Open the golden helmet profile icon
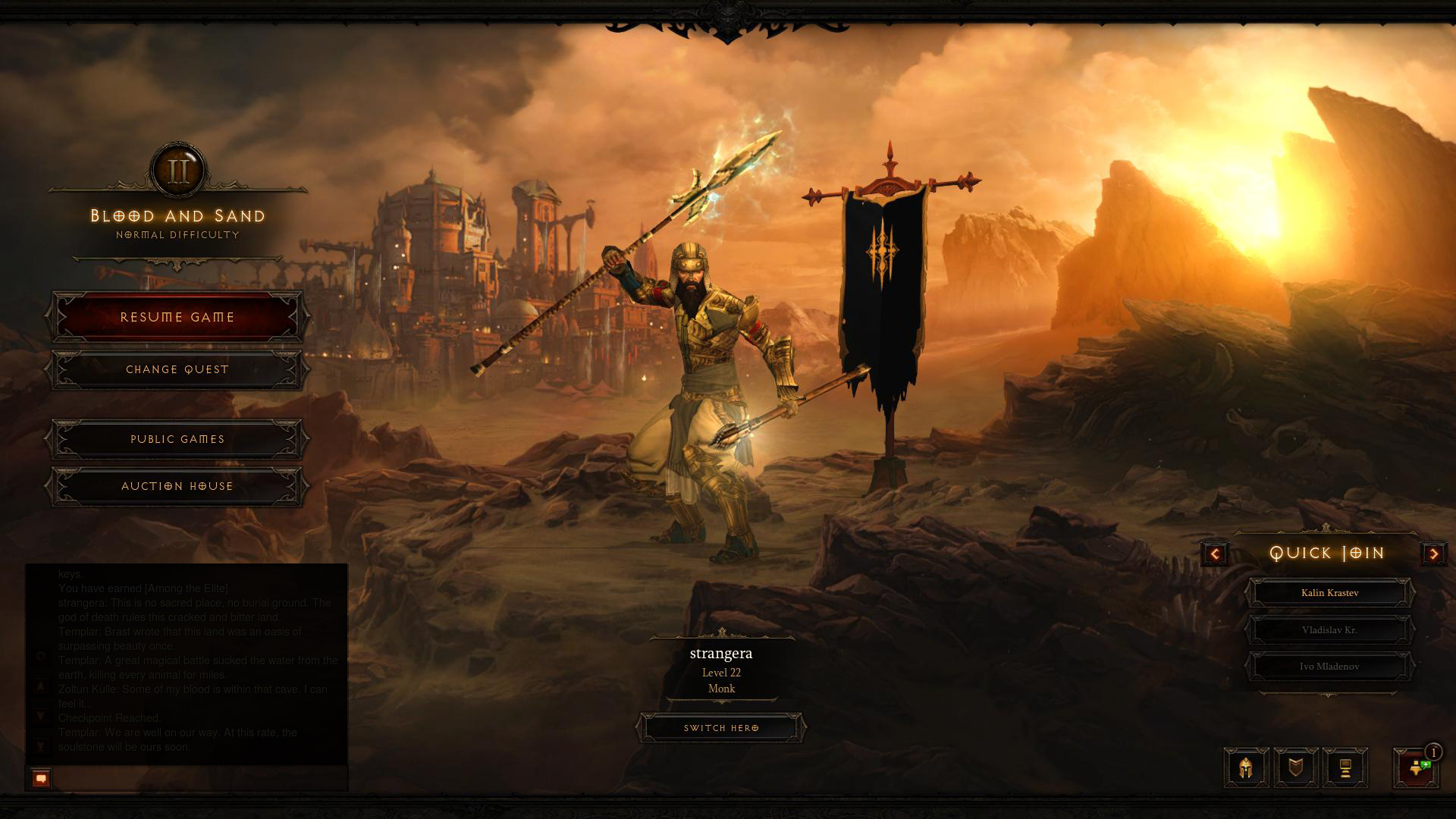Image resolution: width=1456 pixels, height=819 pixels. [1246, 768]
